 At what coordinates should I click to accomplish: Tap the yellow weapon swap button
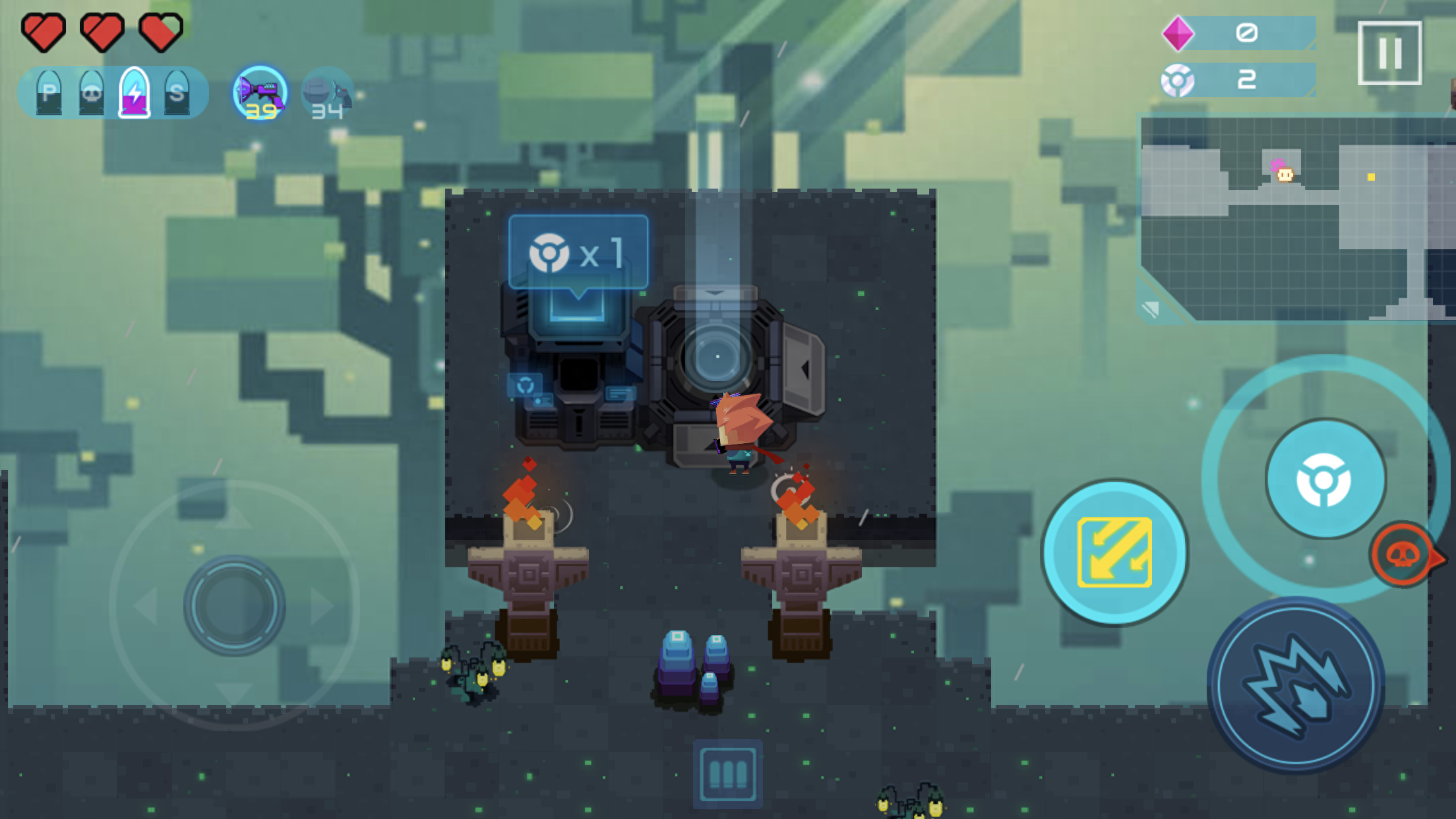1114,552
